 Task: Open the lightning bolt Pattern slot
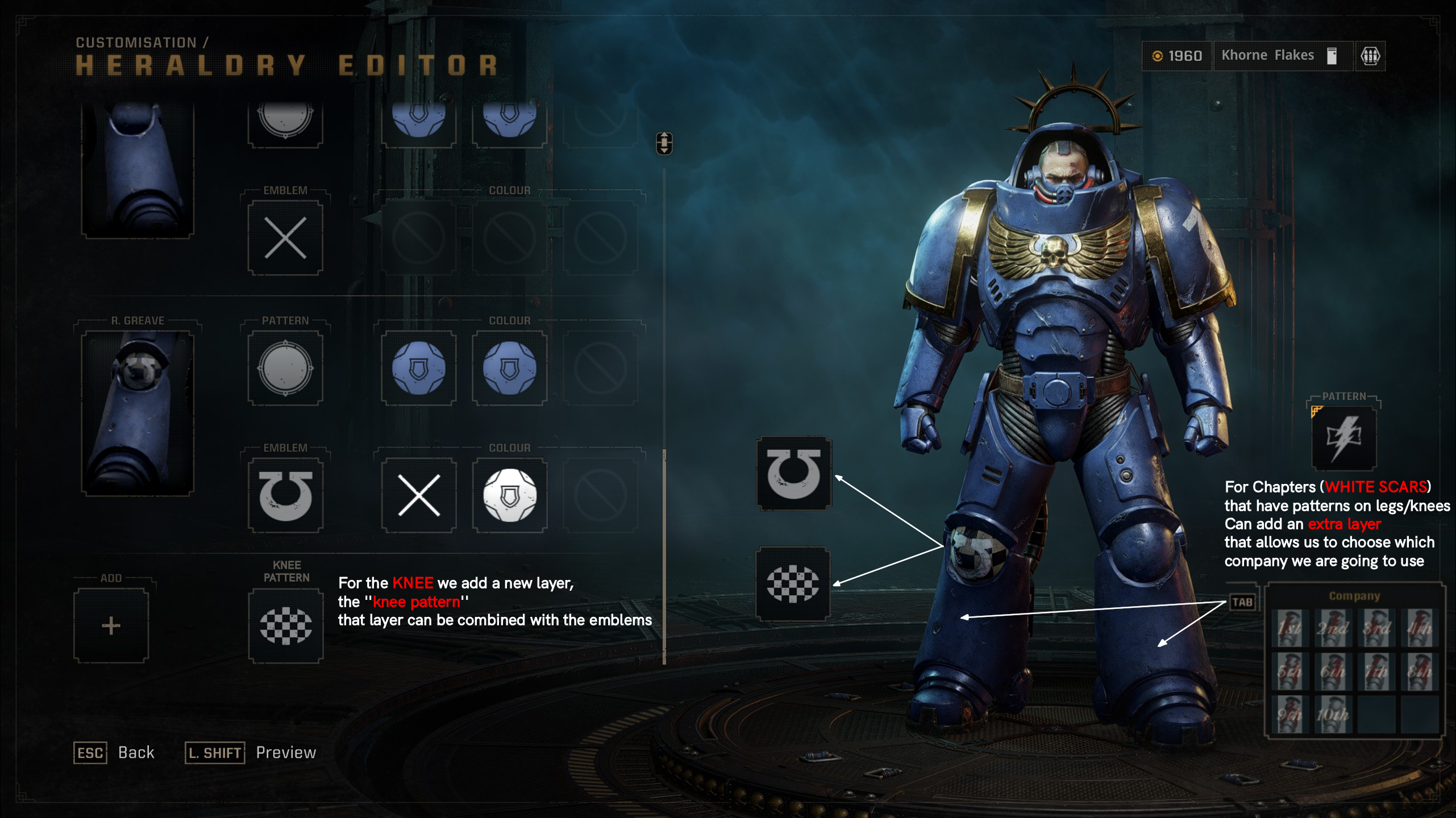pyautogui.click(x=1344, y=438)
